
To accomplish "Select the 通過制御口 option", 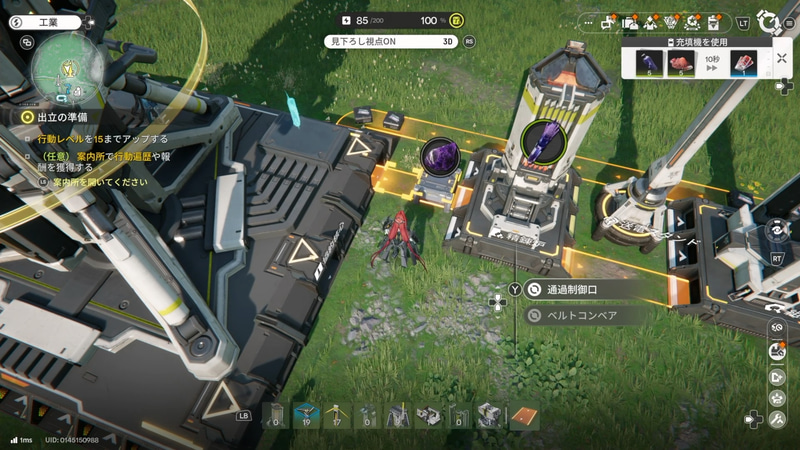I will tap(588, 290).
